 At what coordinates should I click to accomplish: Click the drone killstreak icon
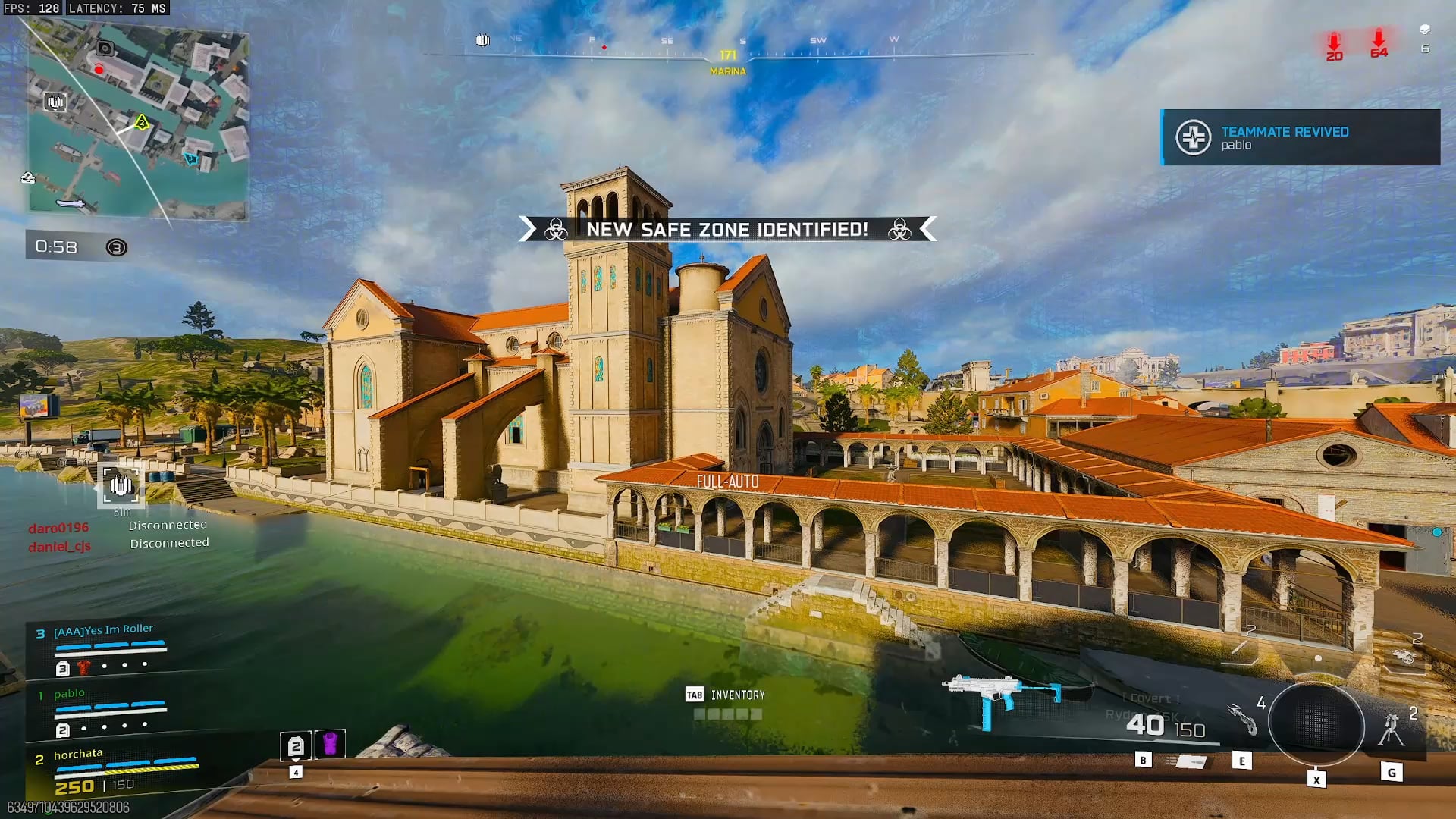1404,657
